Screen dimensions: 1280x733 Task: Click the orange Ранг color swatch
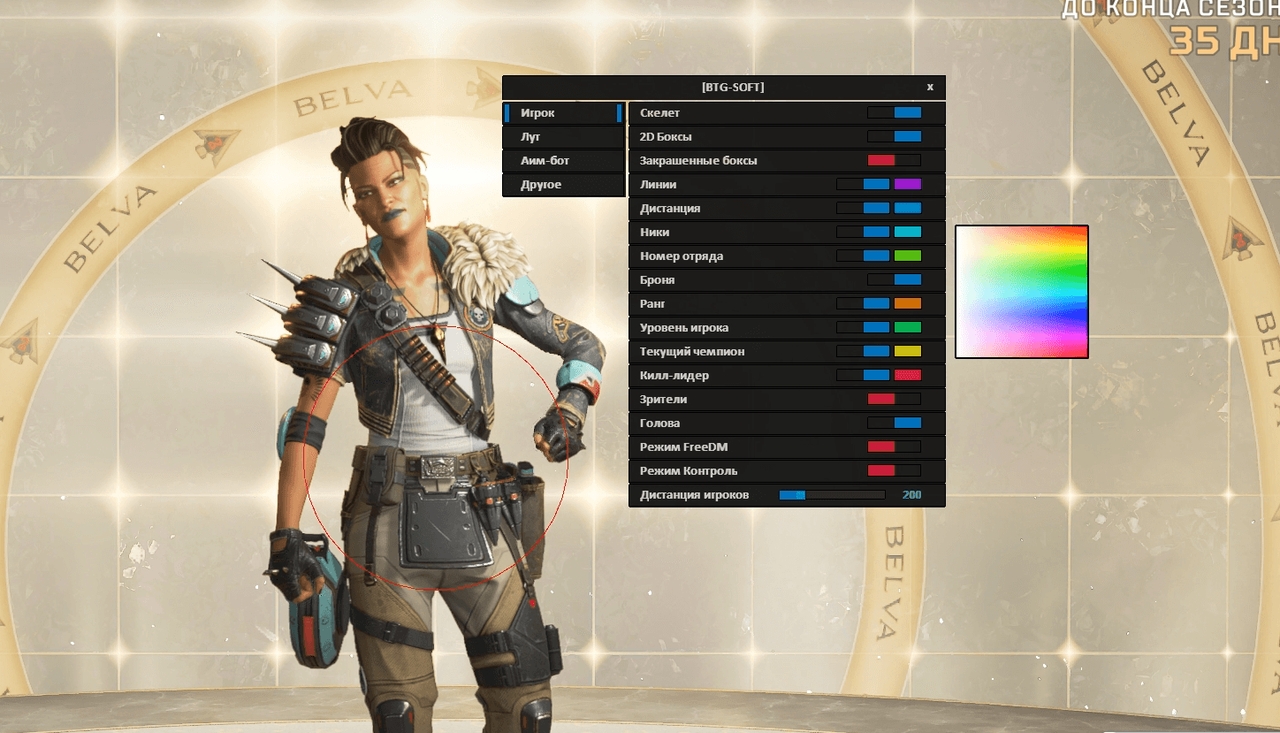coord(907,303)
